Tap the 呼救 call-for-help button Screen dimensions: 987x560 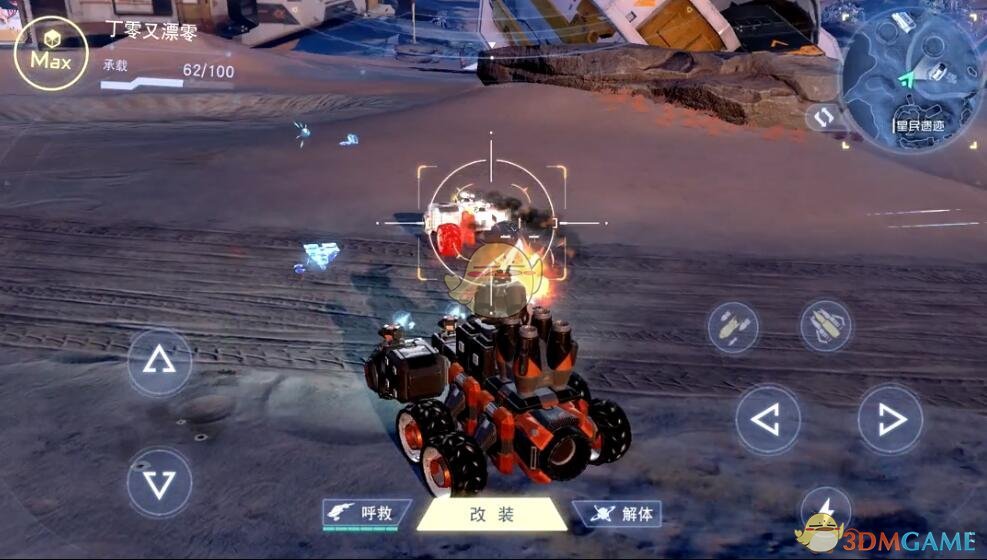coord(367,514)
